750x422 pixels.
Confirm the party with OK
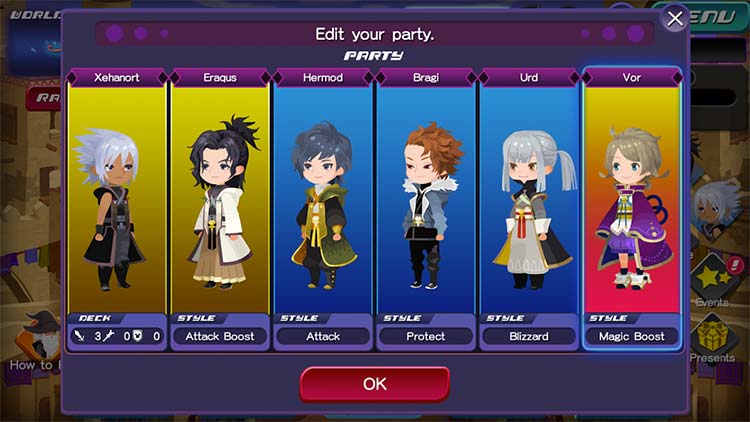tap(374, 384)
